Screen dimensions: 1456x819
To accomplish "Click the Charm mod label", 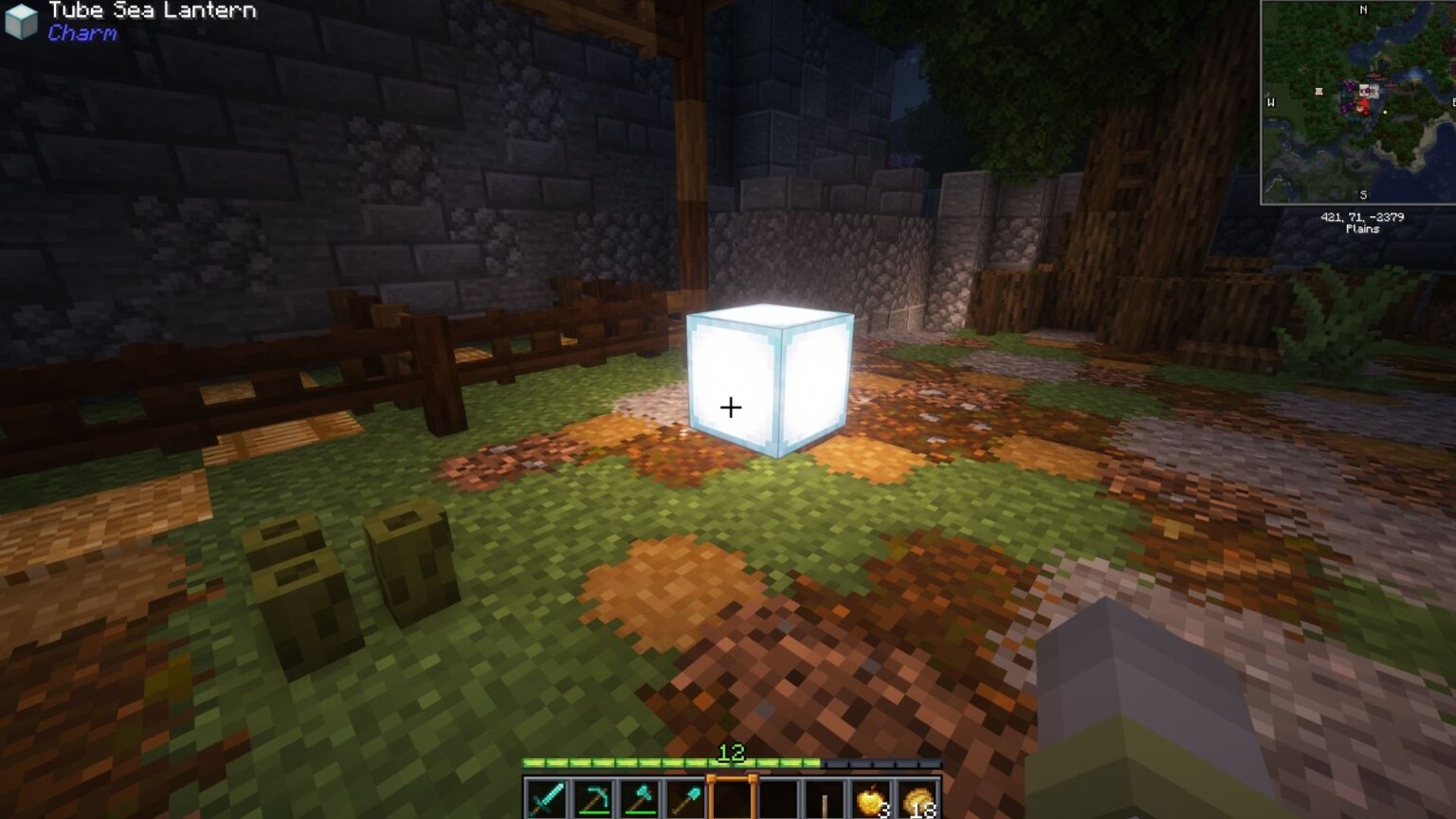I will pyautogui.click(x=80, y=35).
